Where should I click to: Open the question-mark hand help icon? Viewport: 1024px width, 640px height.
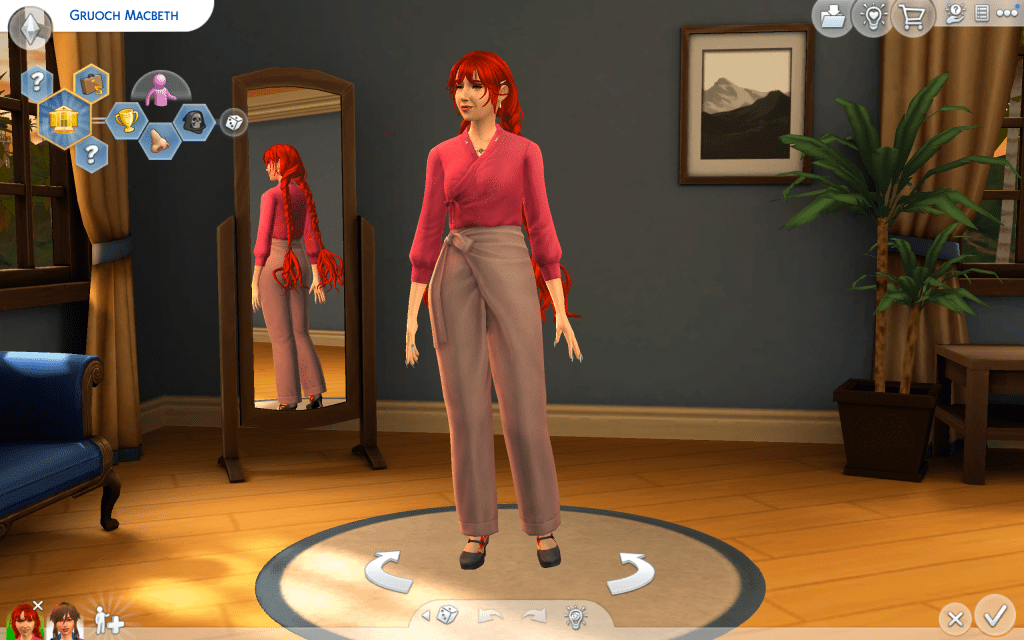pos(953,13)
